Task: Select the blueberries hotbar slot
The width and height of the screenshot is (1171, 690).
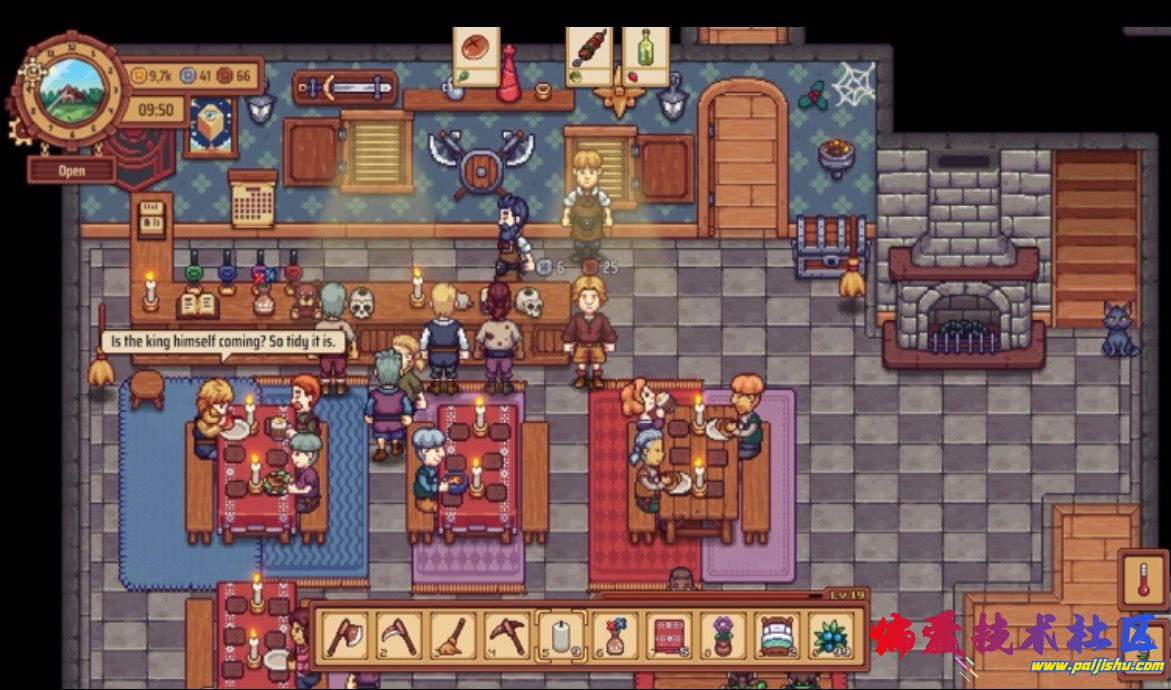Action: tap(830, 636)
